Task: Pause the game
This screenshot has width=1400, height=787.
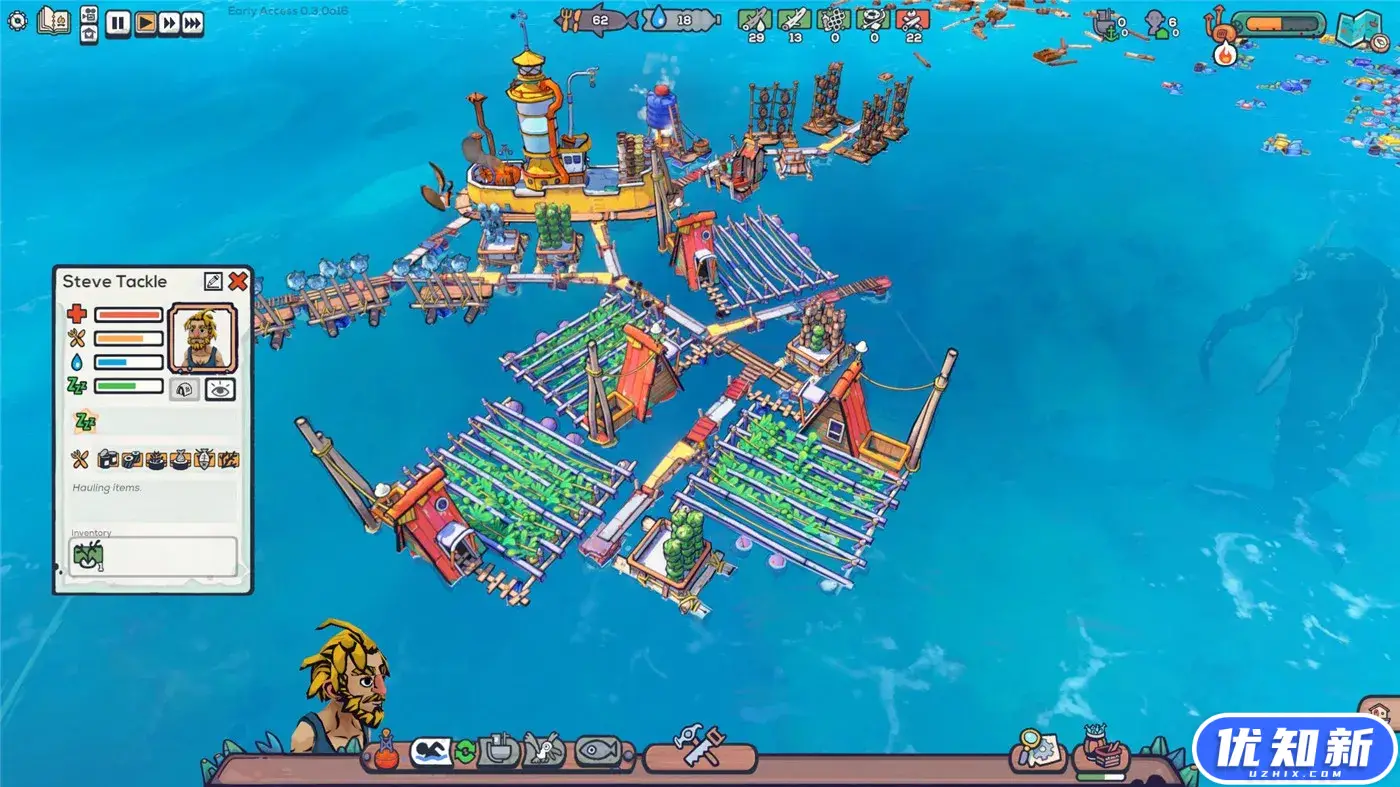Action: click(118, 23)
